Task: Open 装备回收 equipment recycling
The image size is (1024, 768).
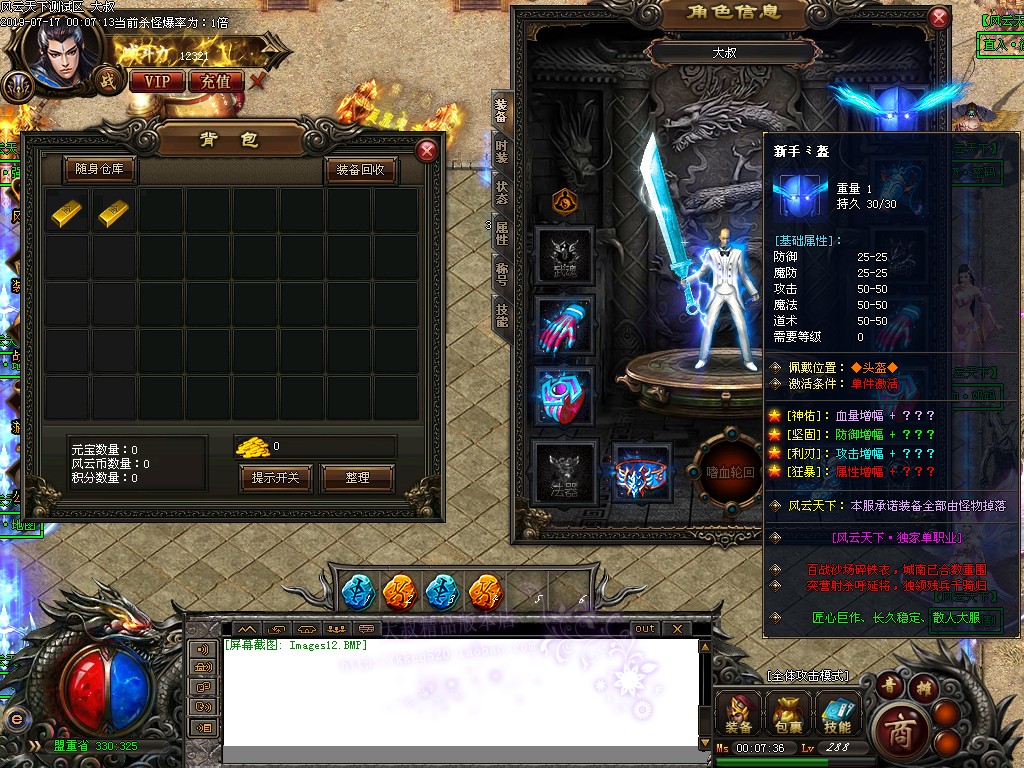Action: pyautogui.click(x=361, y=170)
